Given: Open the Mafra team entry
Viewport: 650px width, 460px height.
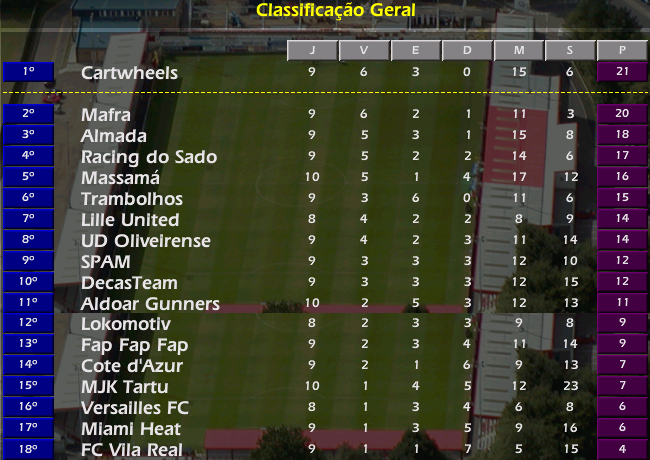Looking at the screenshot, I should pos(106,115).
